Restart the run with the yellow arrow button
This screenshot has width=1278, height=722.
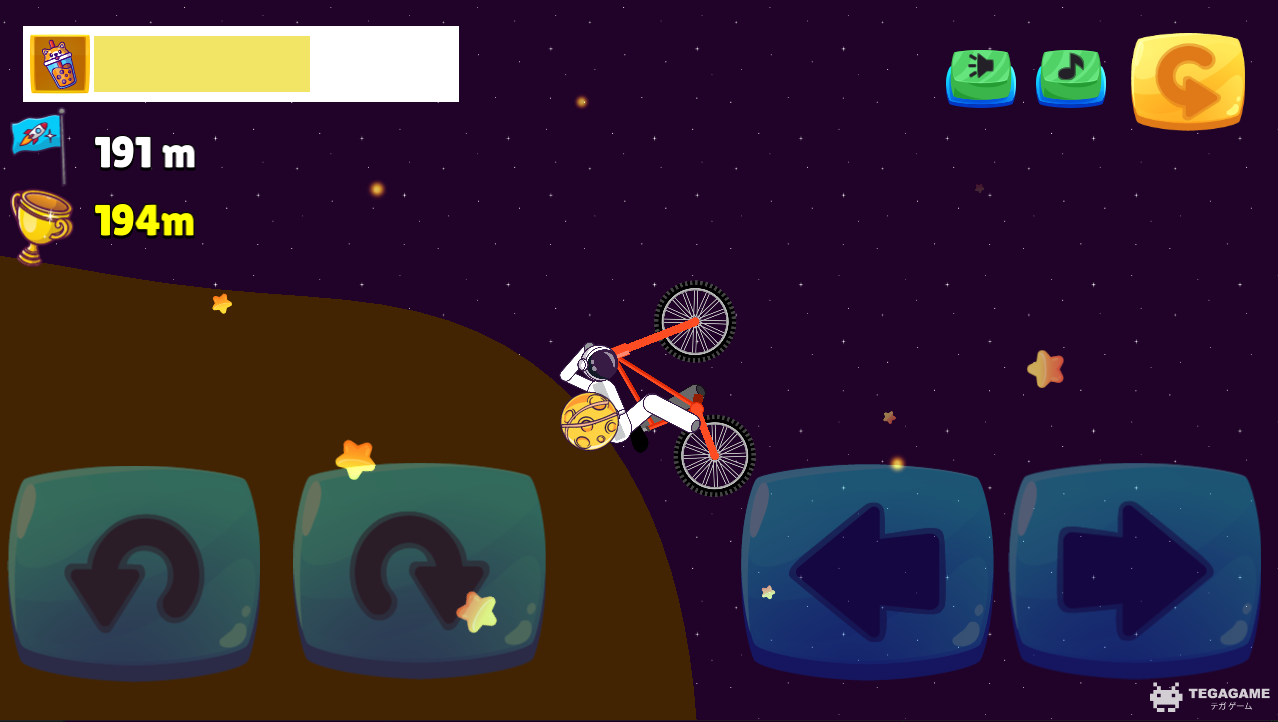(1188, 81)
